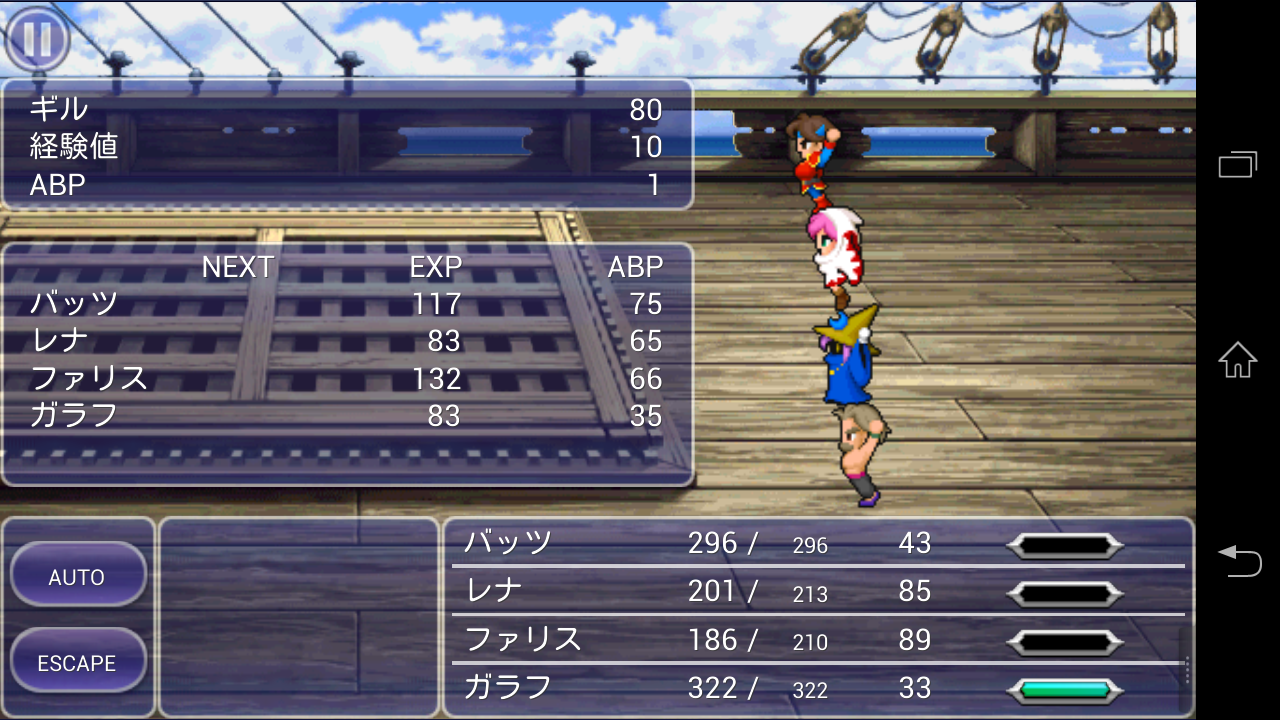Select ファリス in the party status list
This screenshot has width=1280, height=720.
point(523,639)
